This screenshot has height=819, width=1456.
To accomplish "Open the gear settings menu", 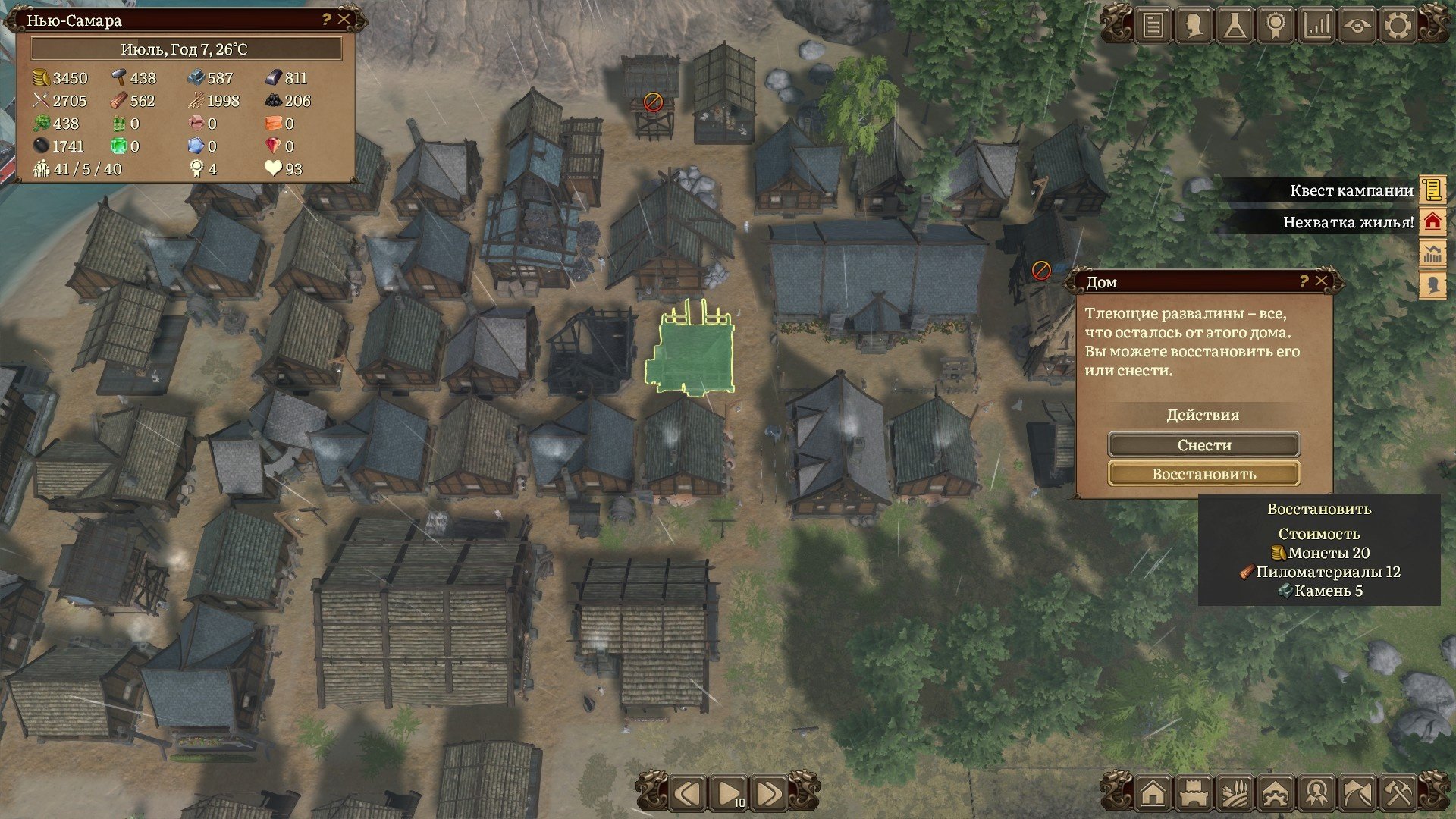I will [x=1398, y=27].
